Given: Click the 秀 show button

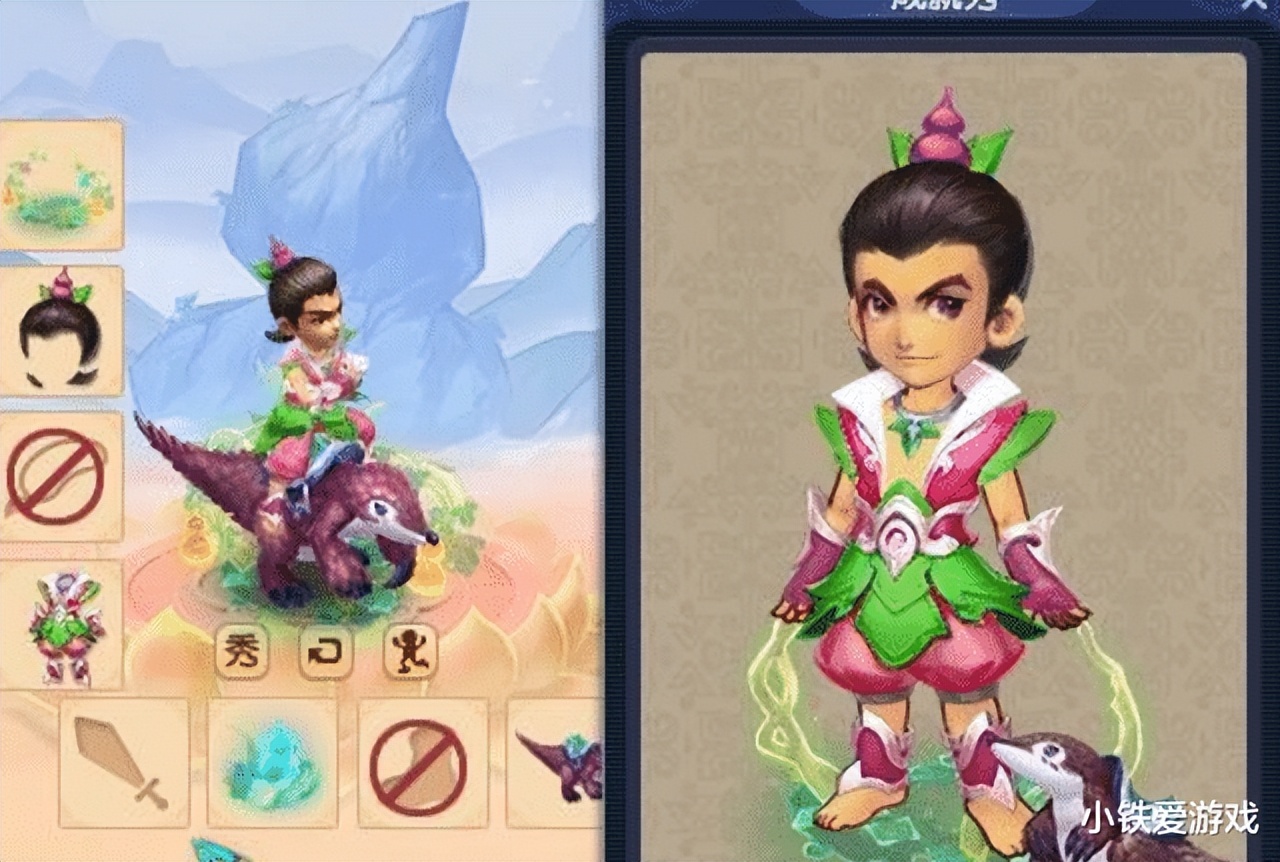Looking at the screenshot, I should coord(241,651).
